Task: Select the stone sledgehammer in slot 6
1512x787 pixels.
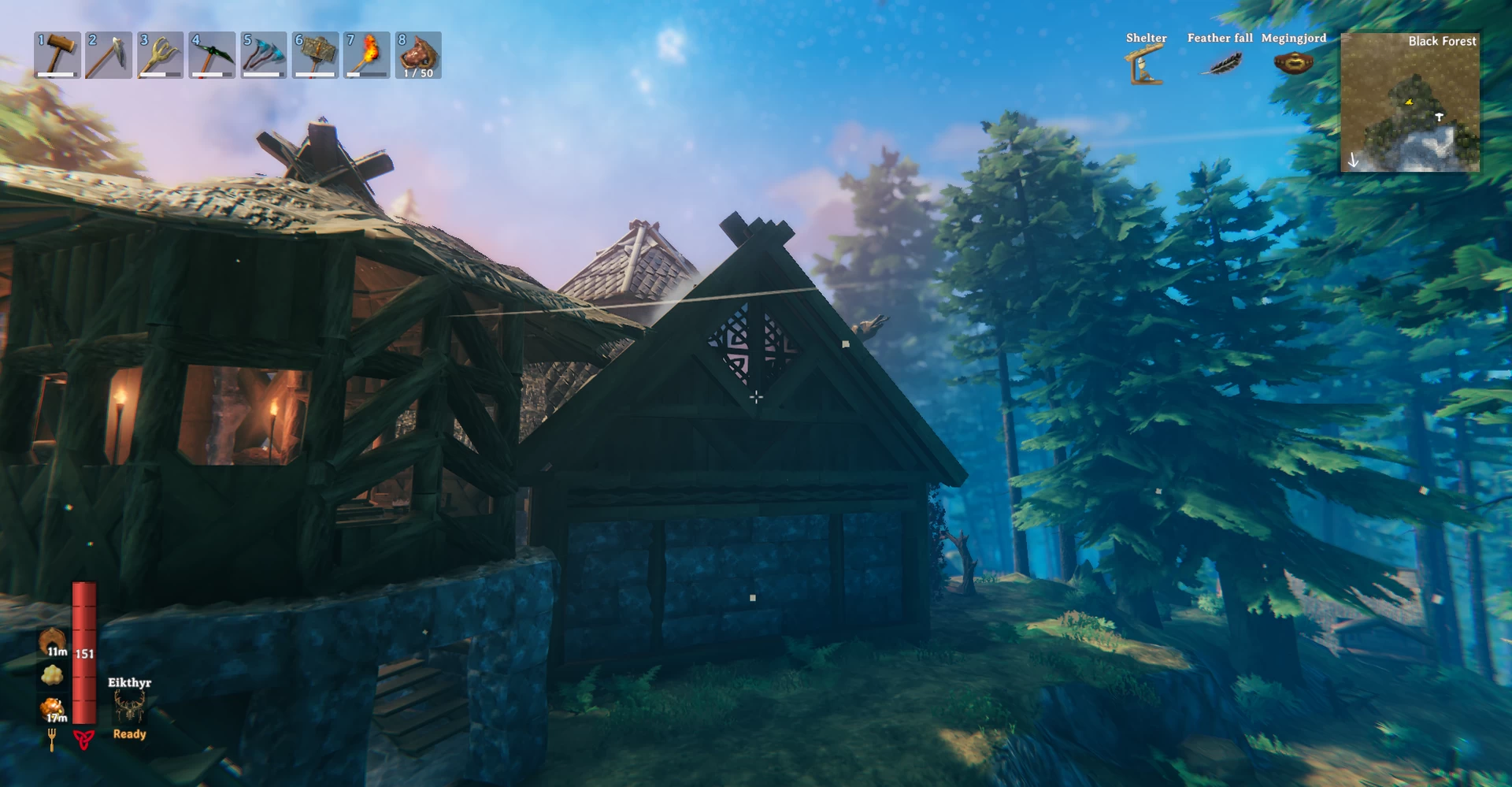Action: coord(315,55)
